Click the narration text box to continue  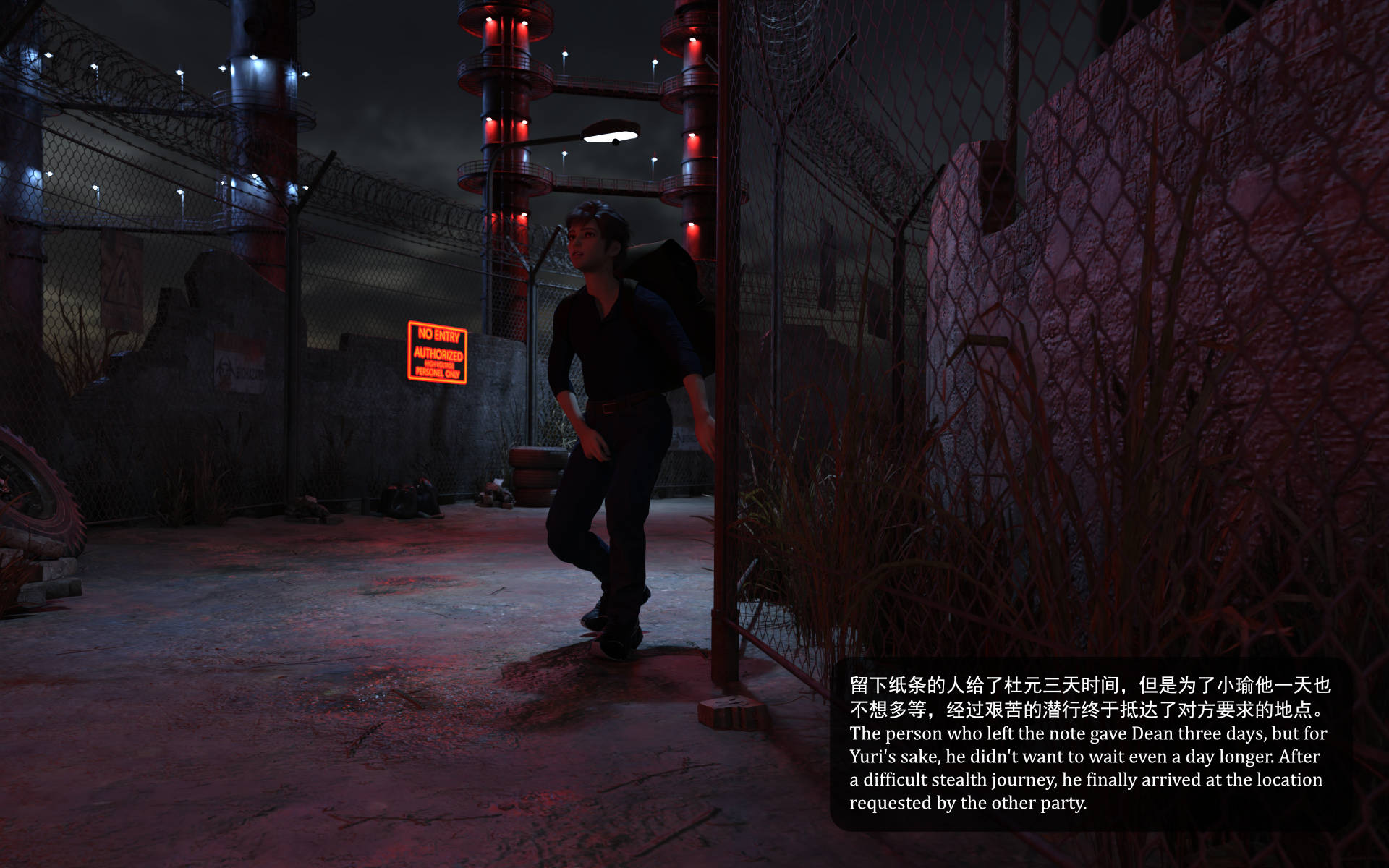[x=1089, y=744]
